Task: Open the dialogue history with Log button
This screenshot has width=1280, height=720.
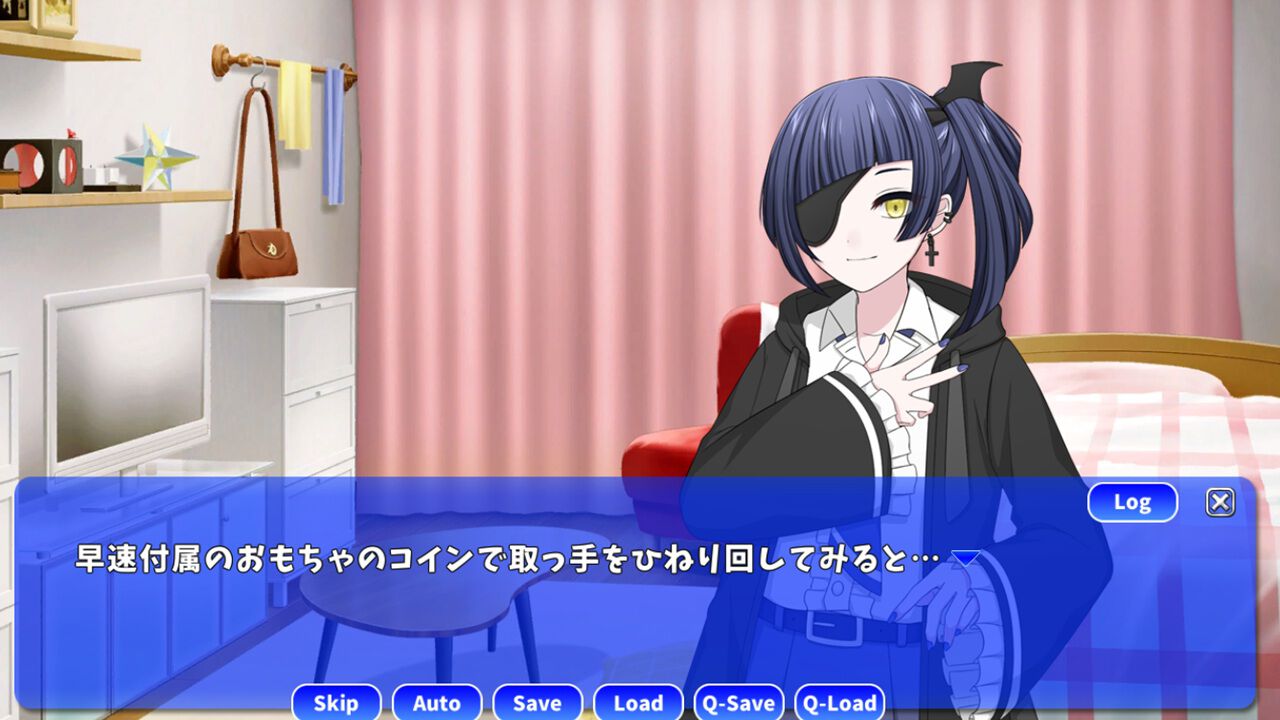Action: (1132, 501)
